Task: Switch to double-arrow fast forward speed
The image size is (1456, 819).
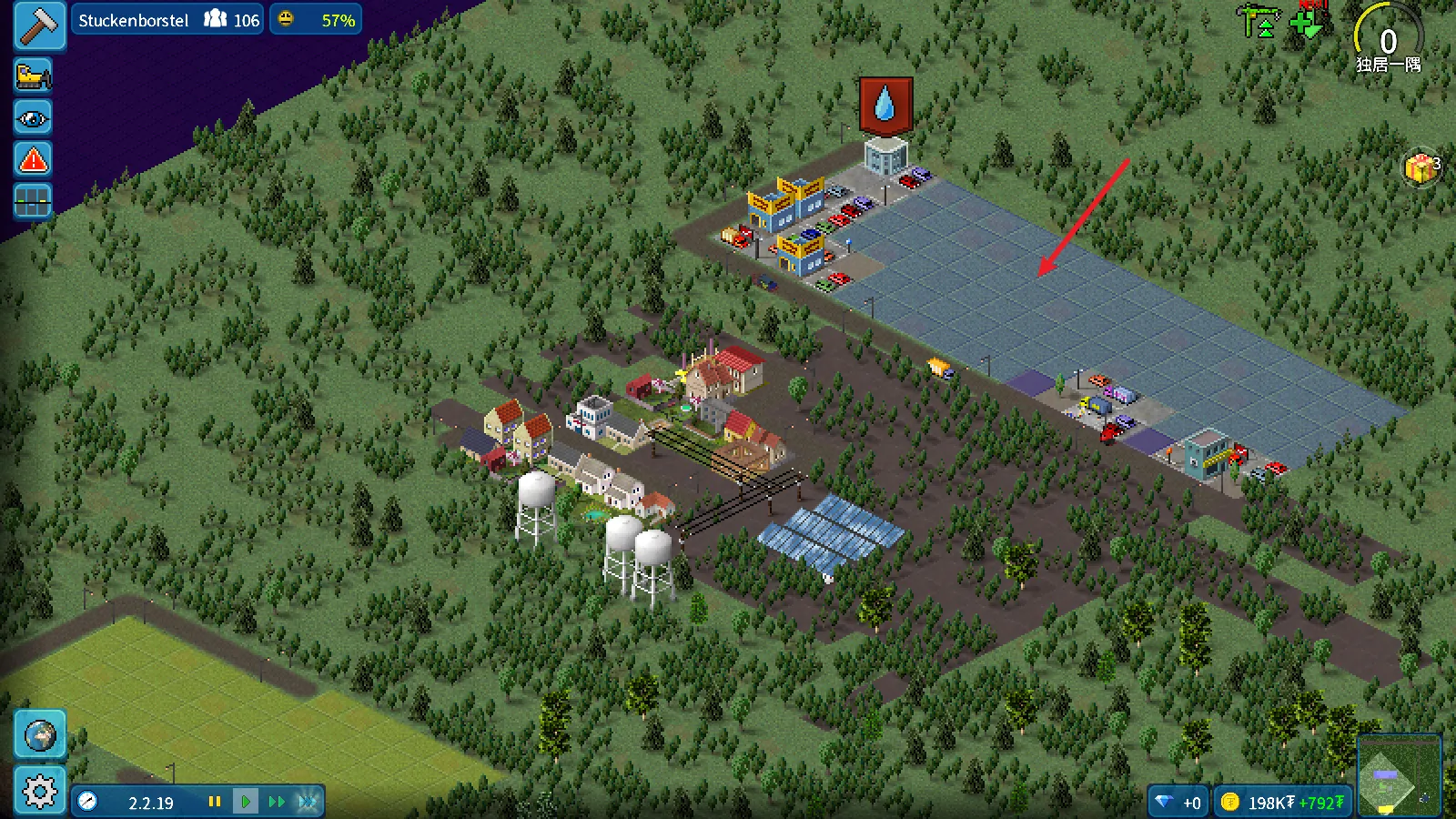Action: 277,802
